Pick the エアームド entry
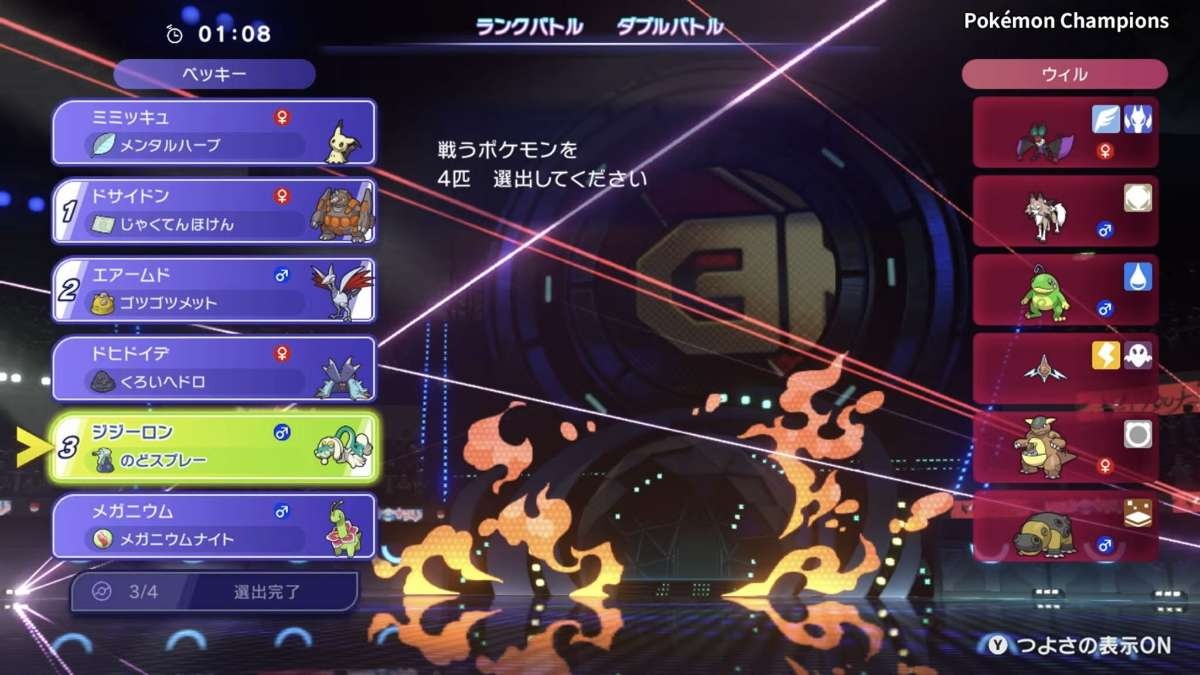The height and width of the screenshot is (675, 1200). point(214,290)
